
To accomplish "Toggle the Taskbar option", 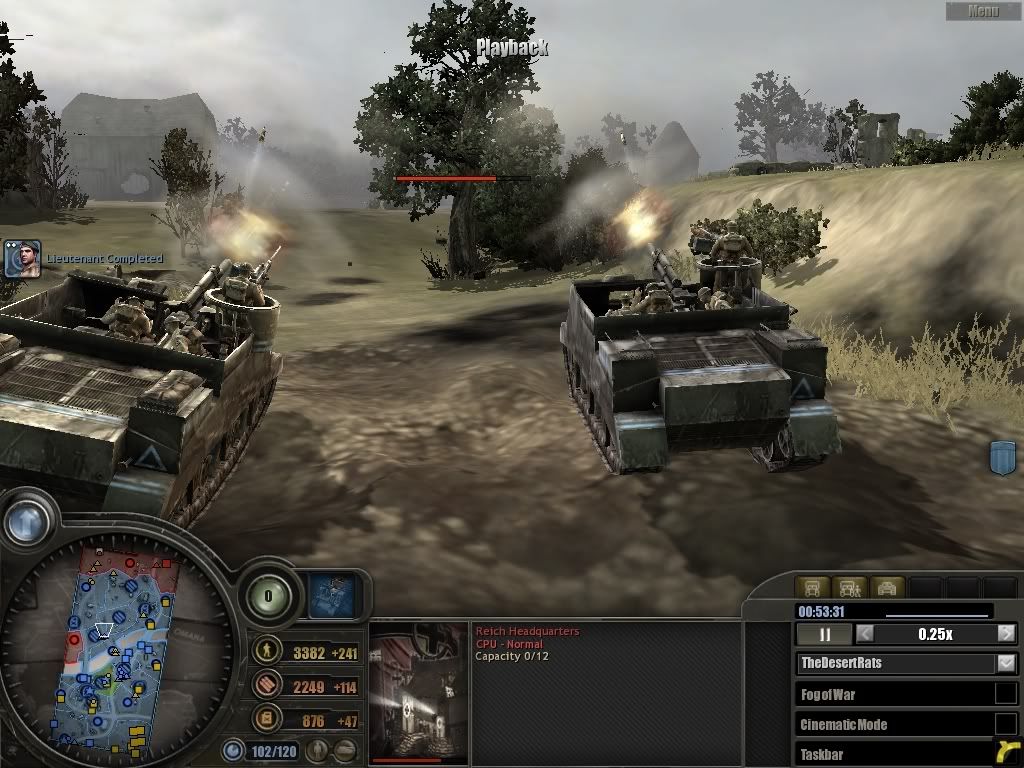I will point(1005,753).
